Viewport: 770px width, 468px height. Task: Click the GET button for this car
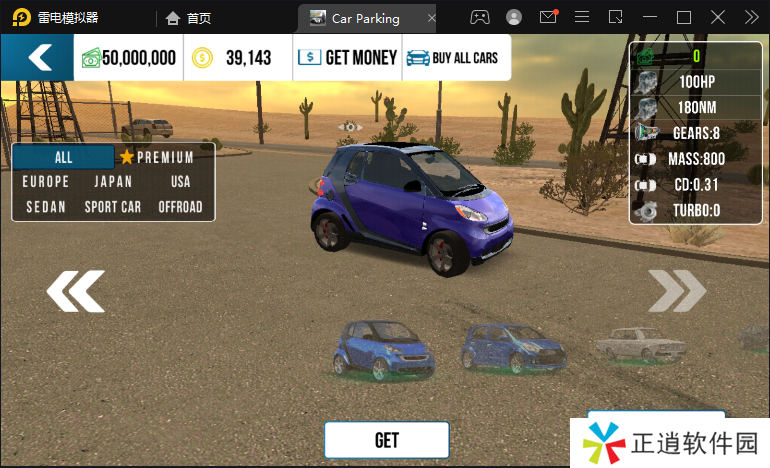pos(386,440)
